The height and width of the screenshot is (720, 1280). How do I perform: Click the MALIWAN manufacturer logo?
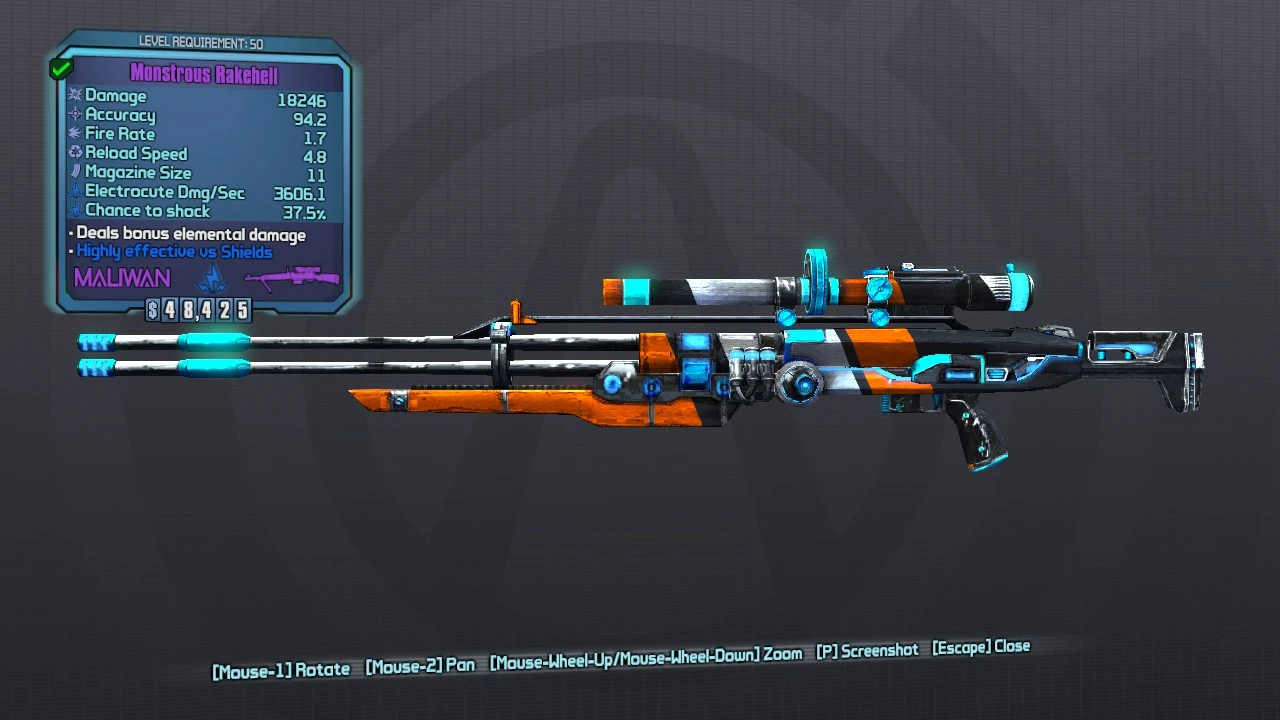(x=120, y=279)
